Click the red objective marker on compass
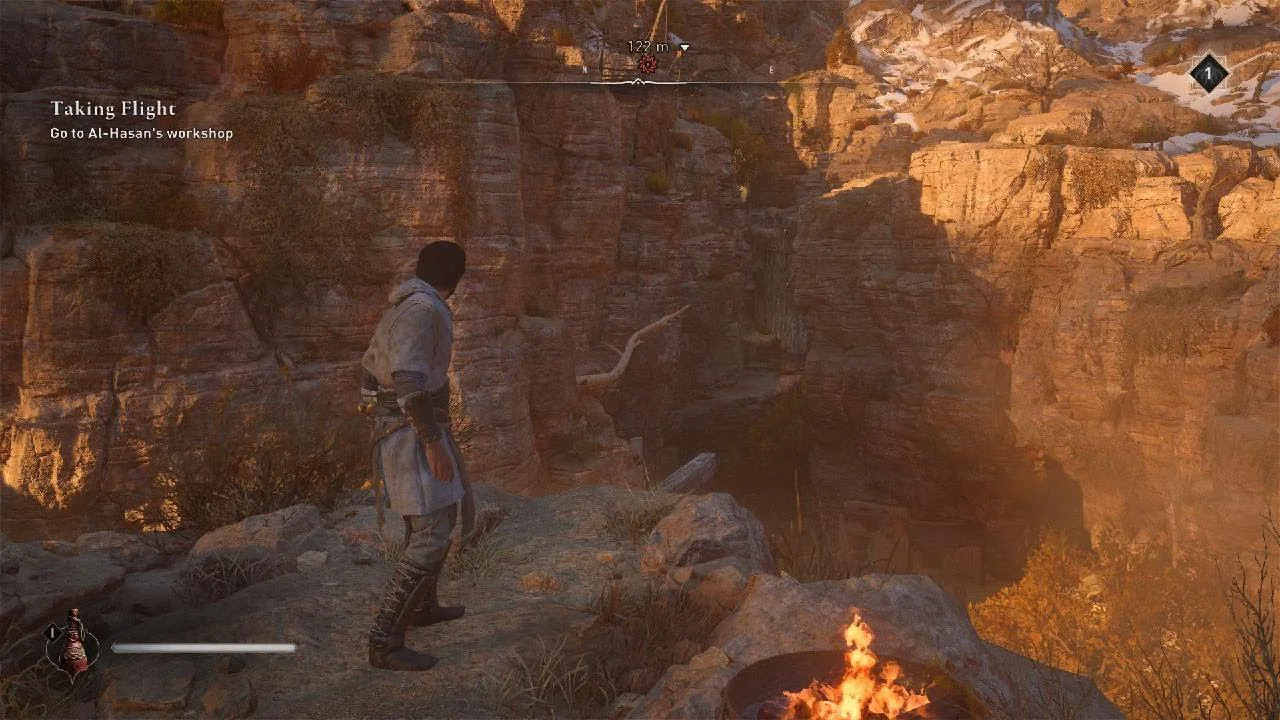The image size is (1280, 720). [648, 65]
